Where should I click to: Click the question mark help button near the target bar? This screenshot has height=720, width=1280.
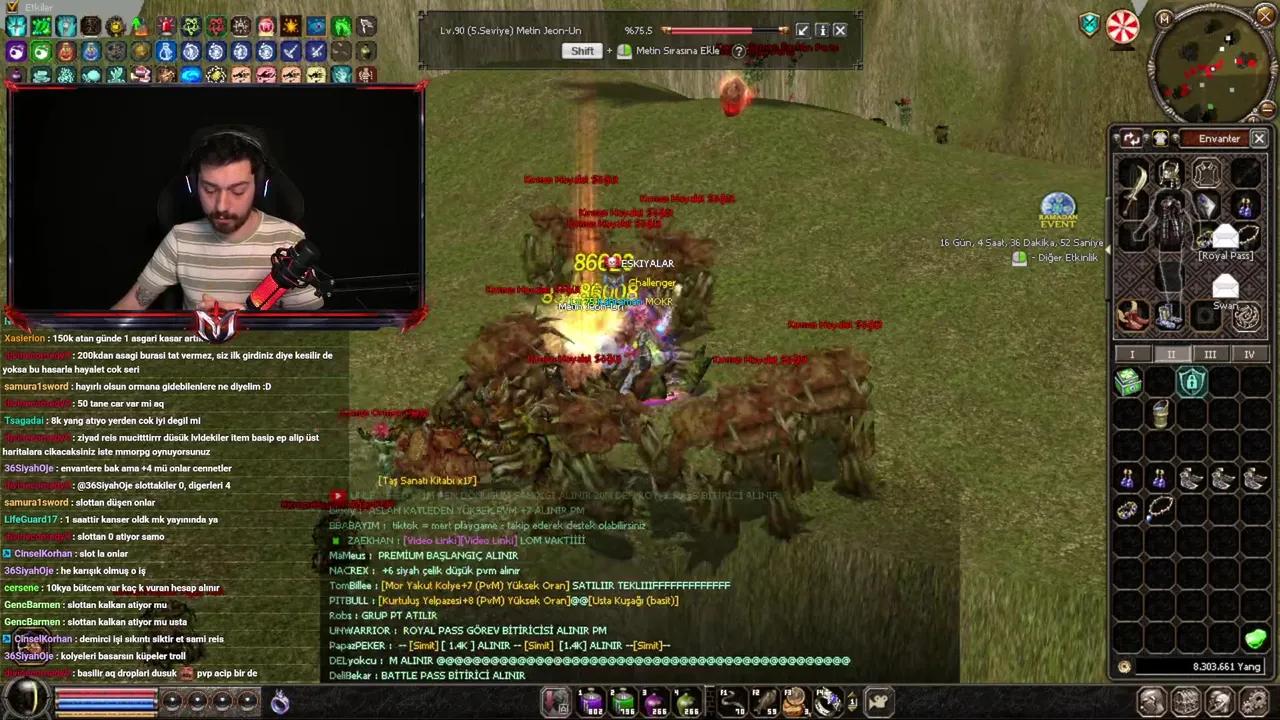pyautogui.click(x=738, y=51)
